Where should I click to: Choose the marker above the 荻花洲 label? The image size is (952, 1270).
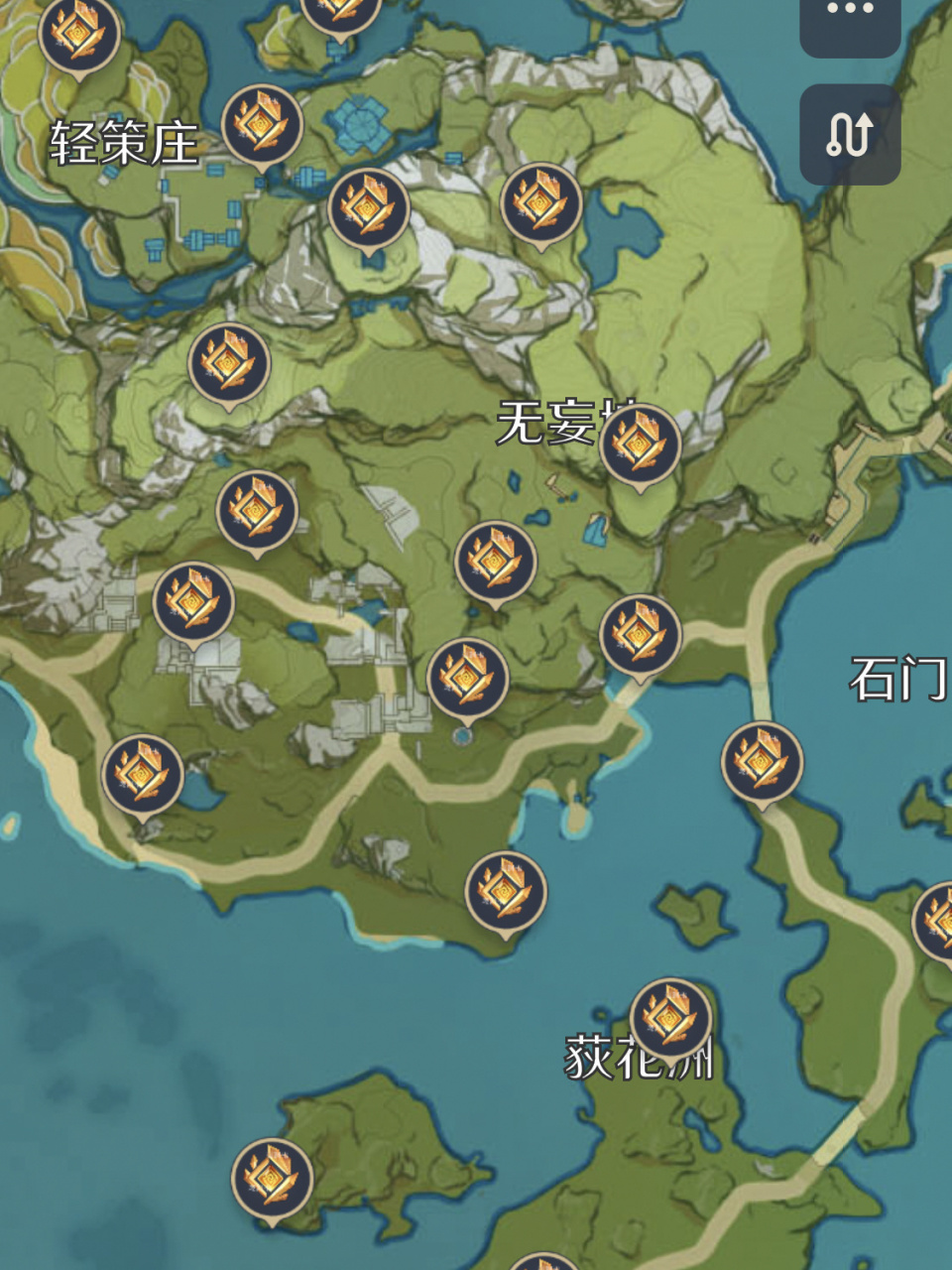coord(670,1019)
